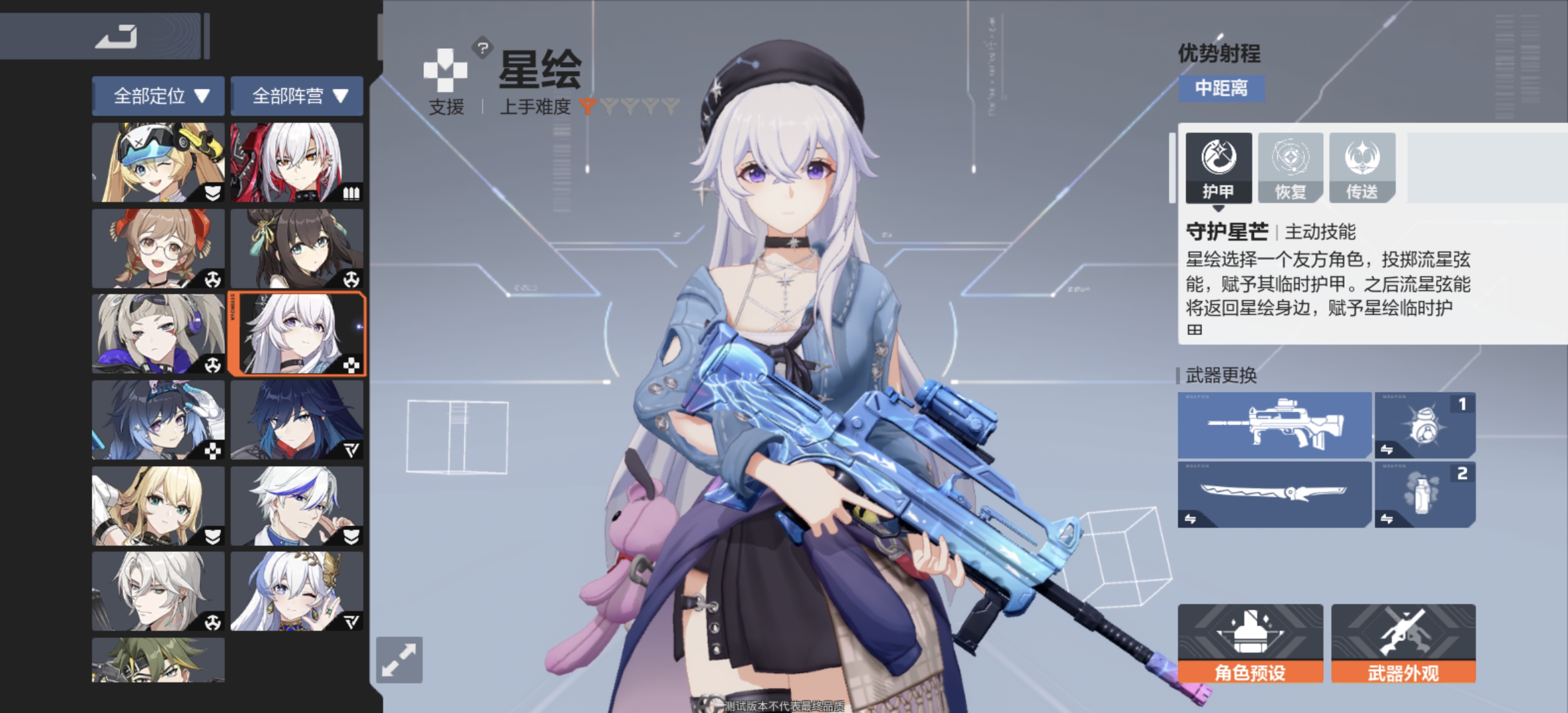Screen dimensions: 1568x713
Task: Select the brown-haired character with glasses
Action: coord(158,249)
